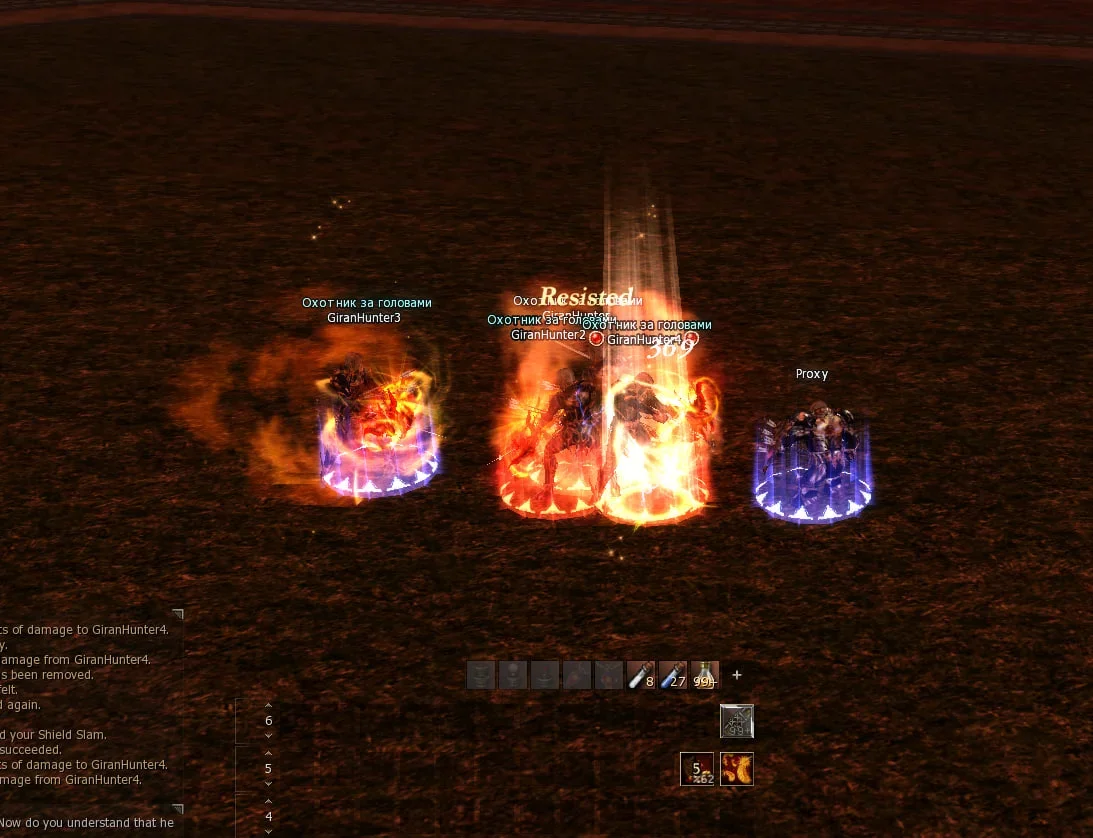The image size is (1093, 838).
Task: Click up arrow above hotbar page 5
Action: coord(268,753)
